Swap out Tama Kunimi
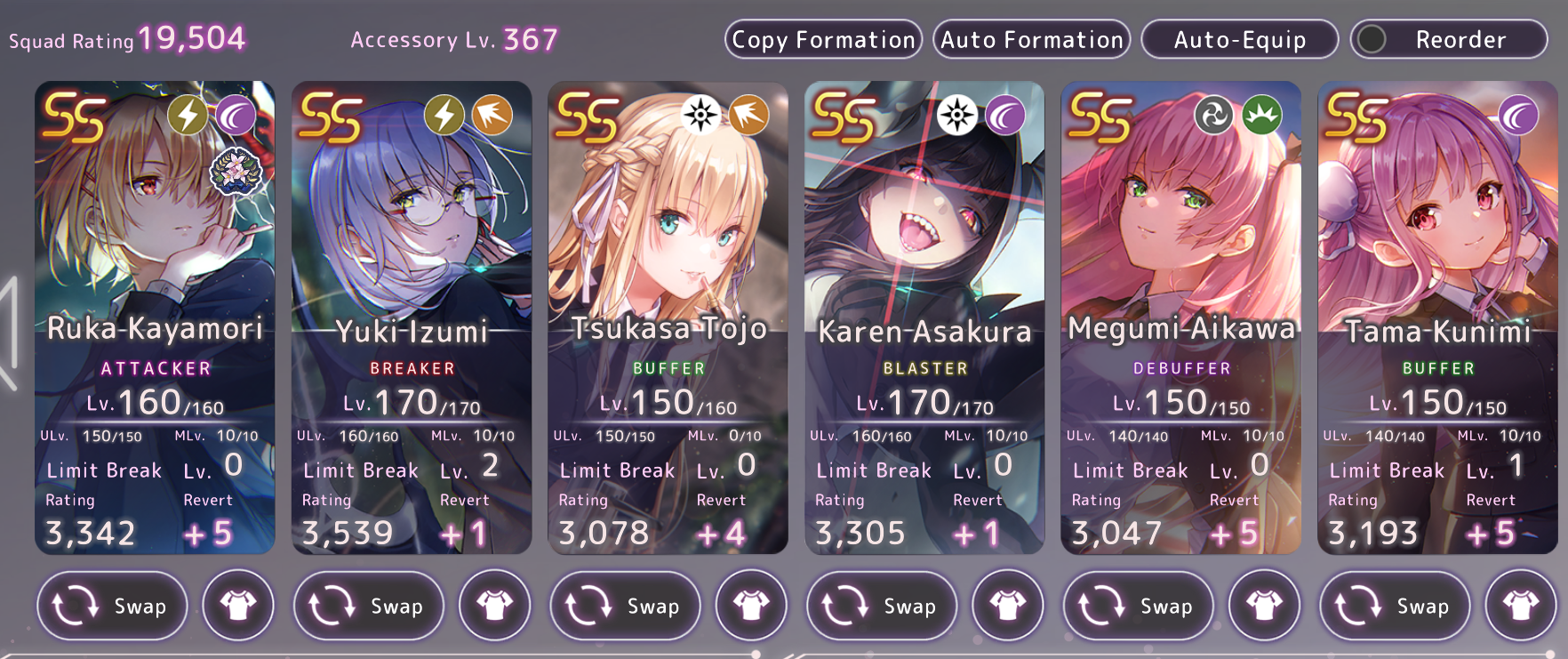Viewport: 1568px width, 659px height. 1395,606
